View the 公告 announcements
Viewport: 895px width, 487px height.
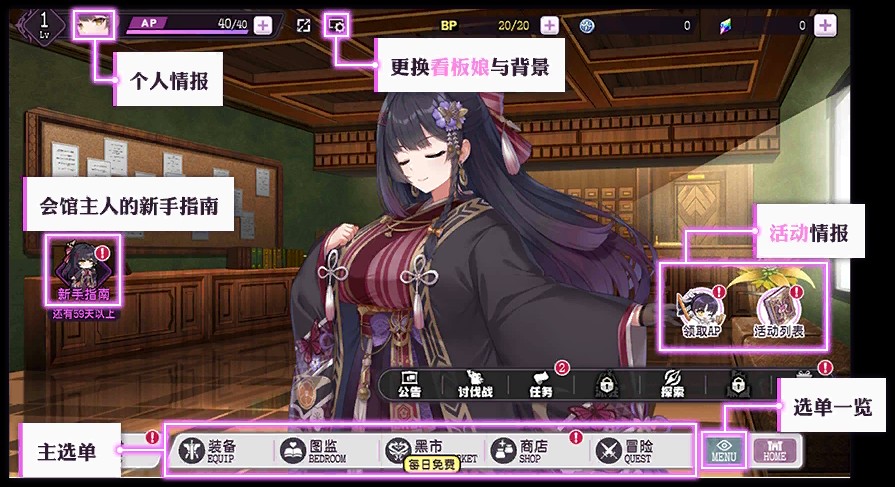click(410, 384)
